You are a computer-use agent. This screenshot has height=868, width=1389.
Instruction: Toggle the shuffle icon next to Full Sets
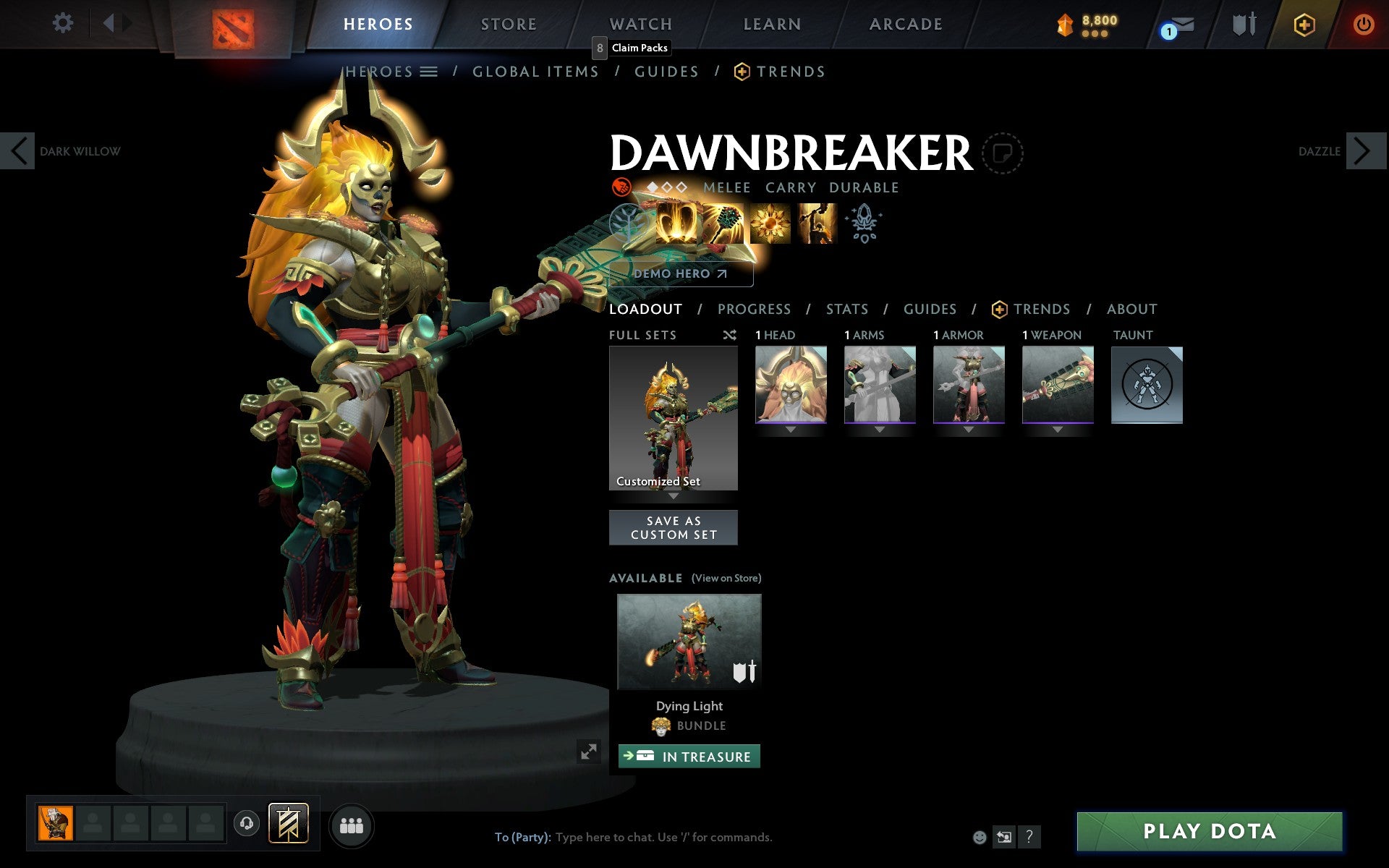point(729,335)
